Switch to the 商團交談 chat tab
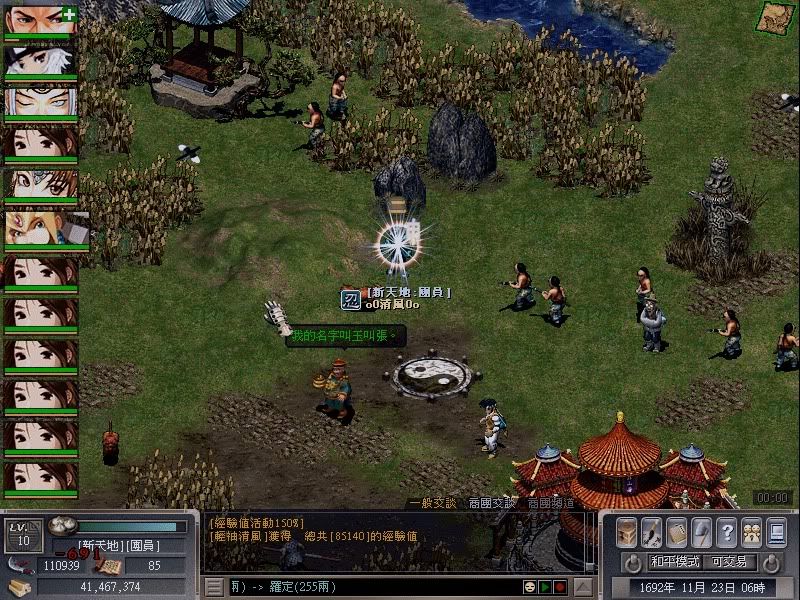This screenshot has width=800, height=600. point(492,503)
